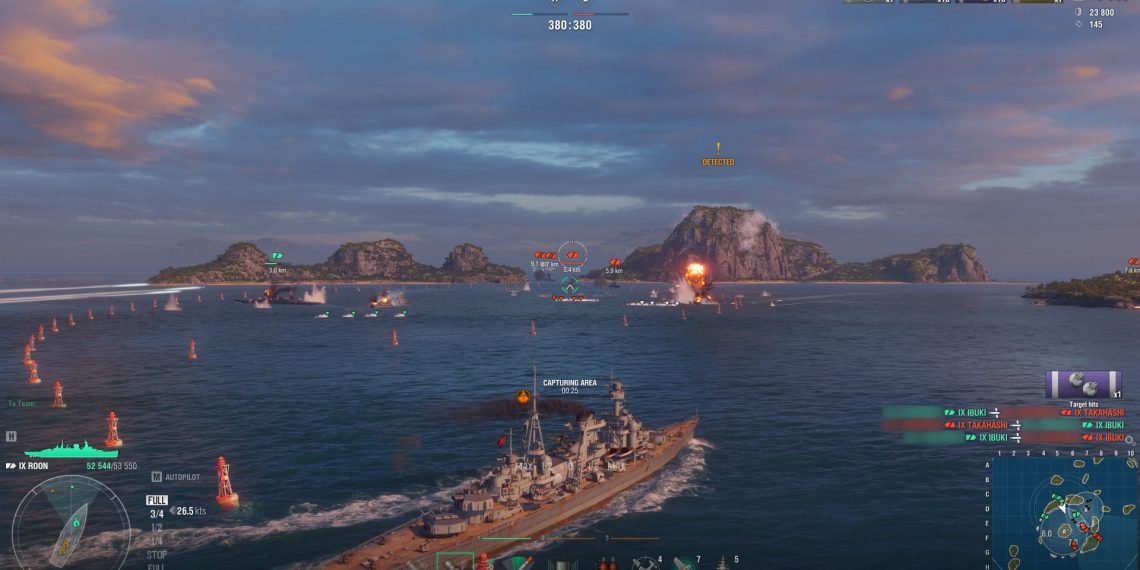1140x570 pixels.
Task: Set throttle to FULL ahead
Action: (157, 500)
